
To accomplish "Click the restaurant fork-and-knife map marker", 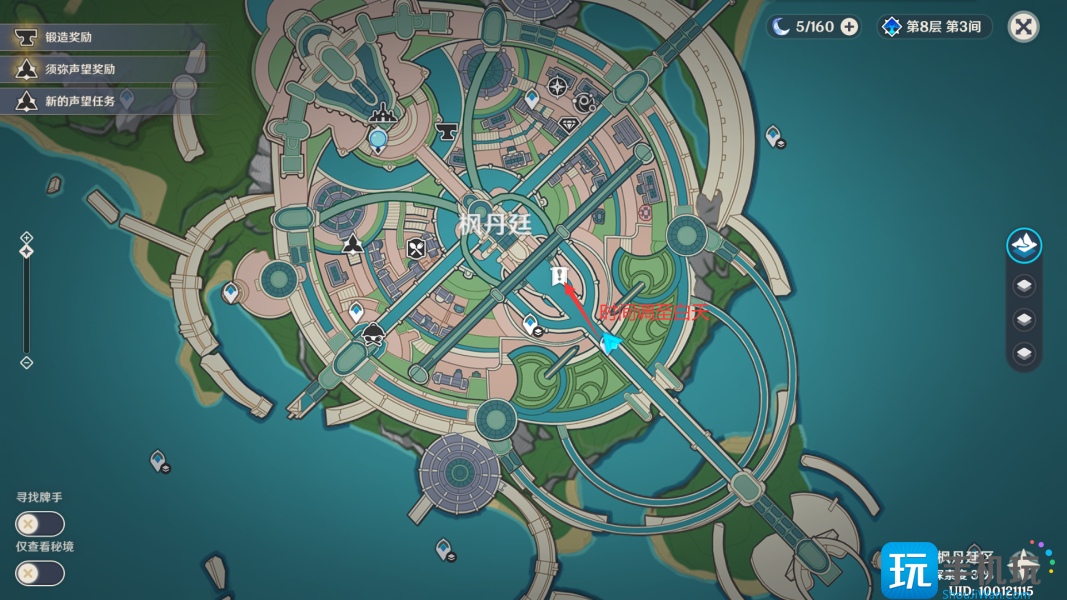I will [417, 248].
